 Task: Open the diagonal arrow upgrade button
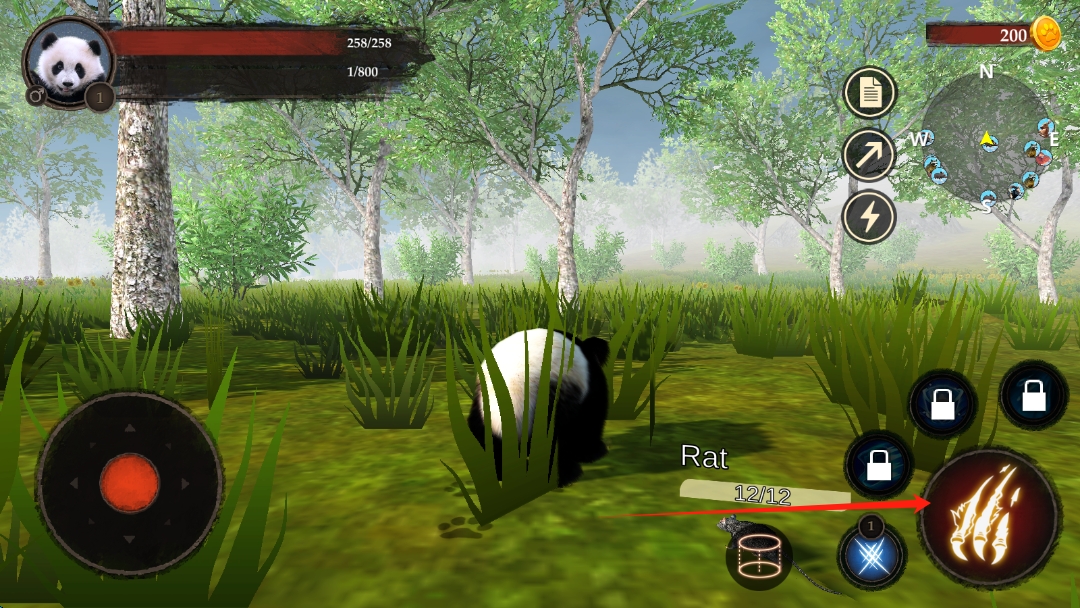869,155
